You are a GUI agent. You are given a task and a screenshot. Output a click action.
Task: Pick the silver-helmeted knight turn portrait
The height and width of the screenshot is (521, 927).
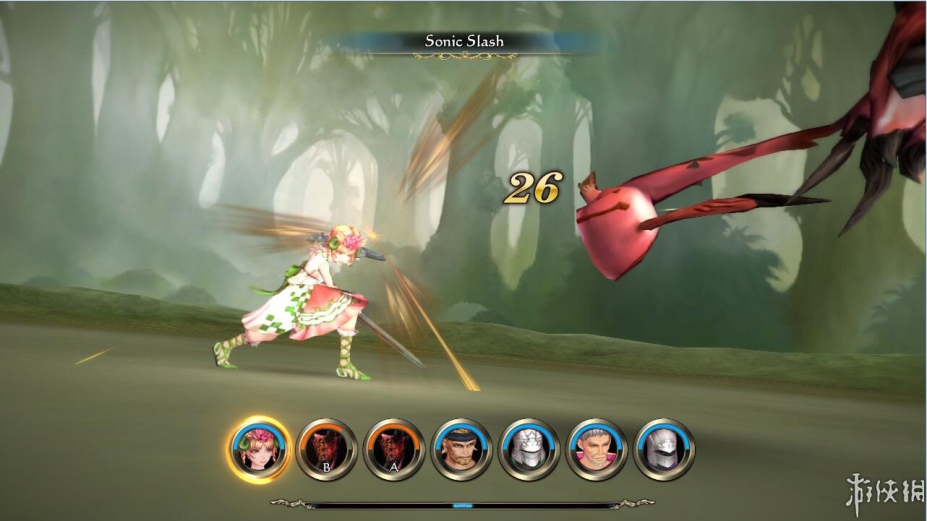tap(664, 449)
